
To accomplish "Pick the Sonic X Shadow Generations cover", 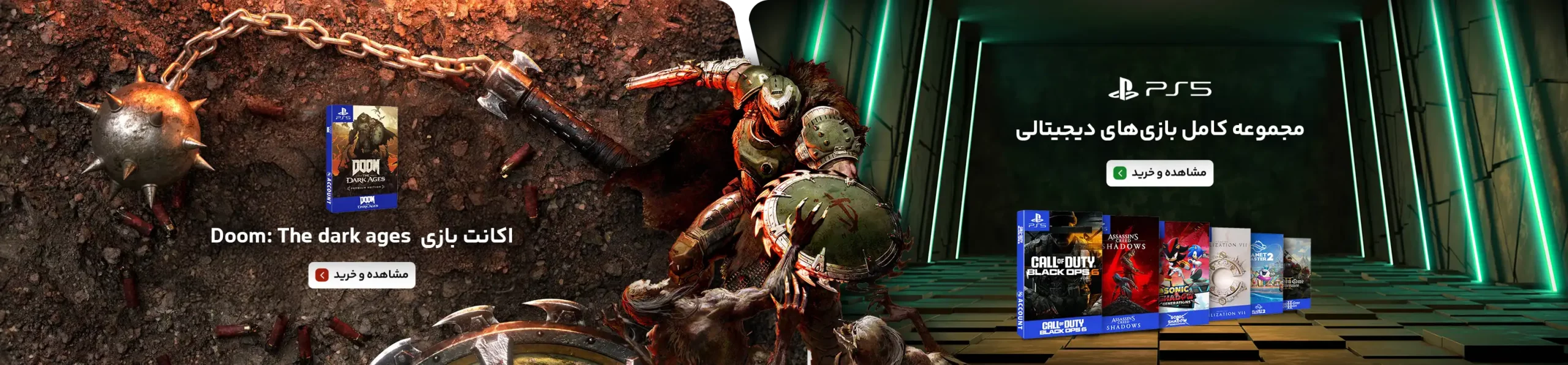I will pos(1183,273).
